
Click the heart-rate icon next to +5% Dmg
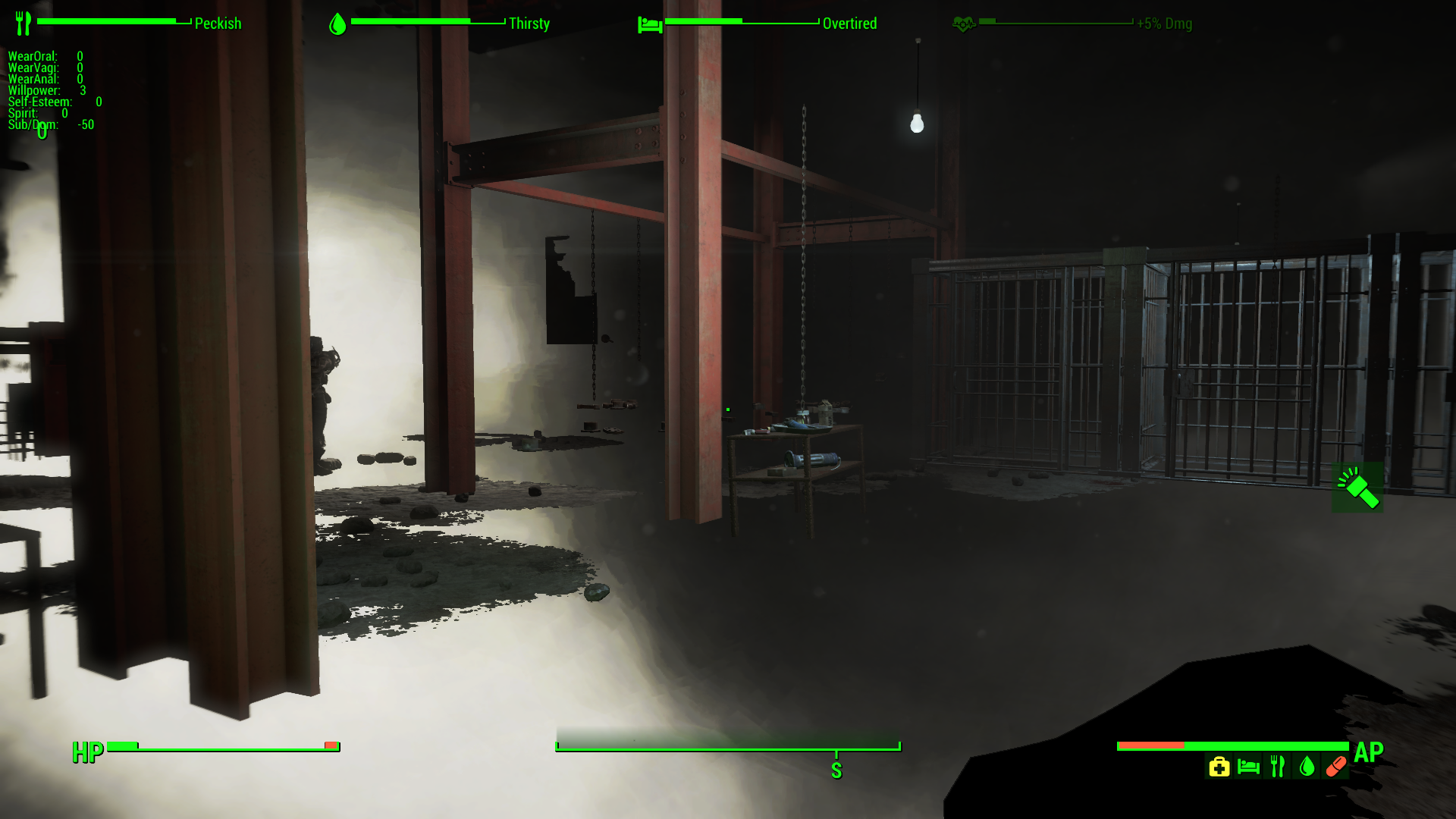coord(963,23)
